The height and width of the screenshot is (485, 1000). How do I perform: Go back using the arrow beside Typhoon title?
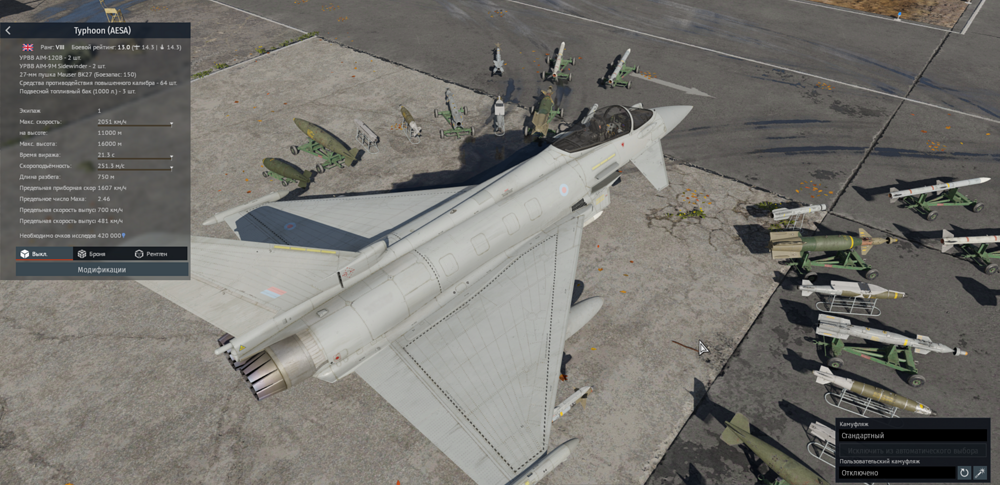[8, 31]
